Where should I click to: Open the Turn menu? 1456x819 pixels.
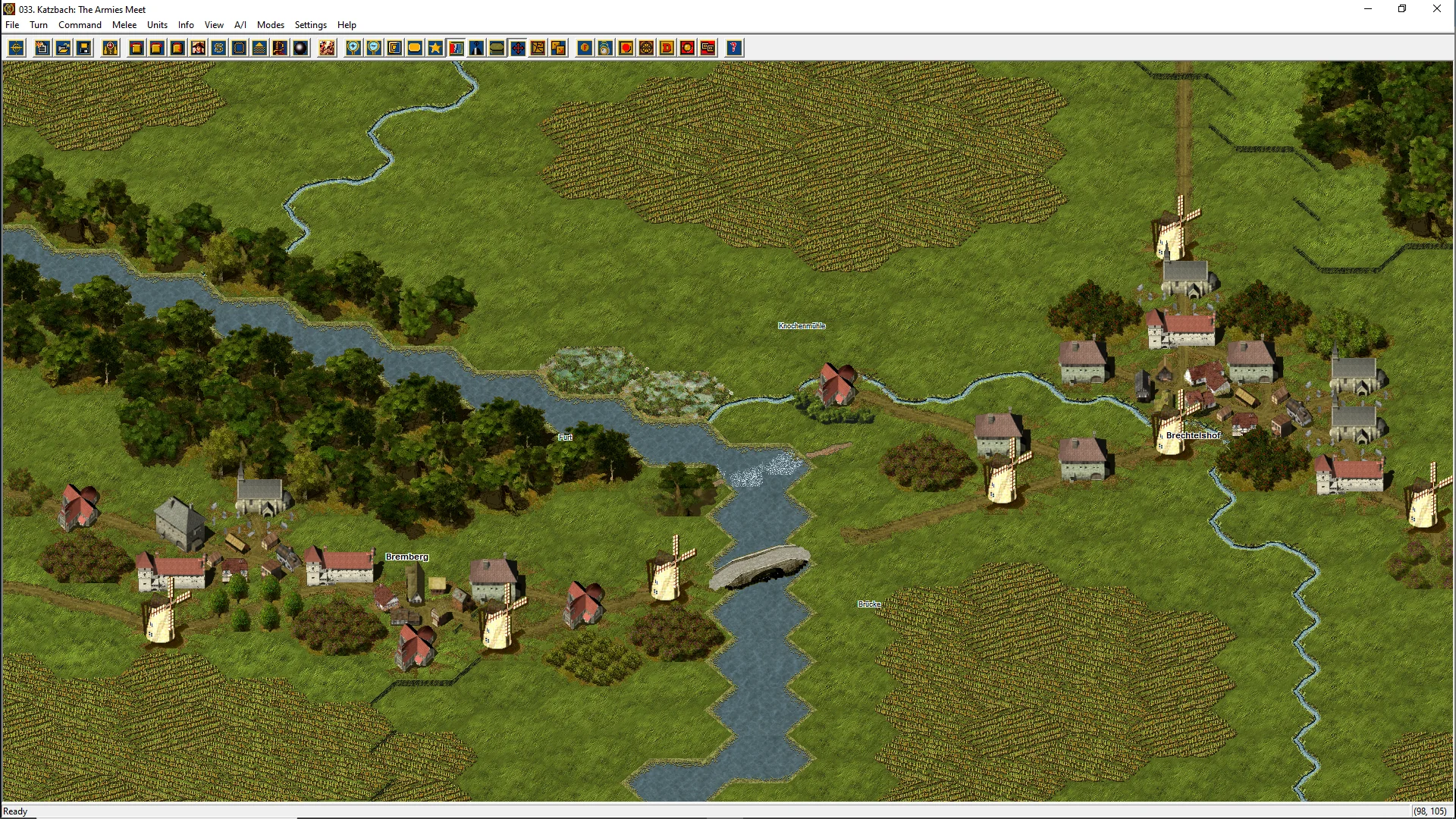click(x=39, y=25)
